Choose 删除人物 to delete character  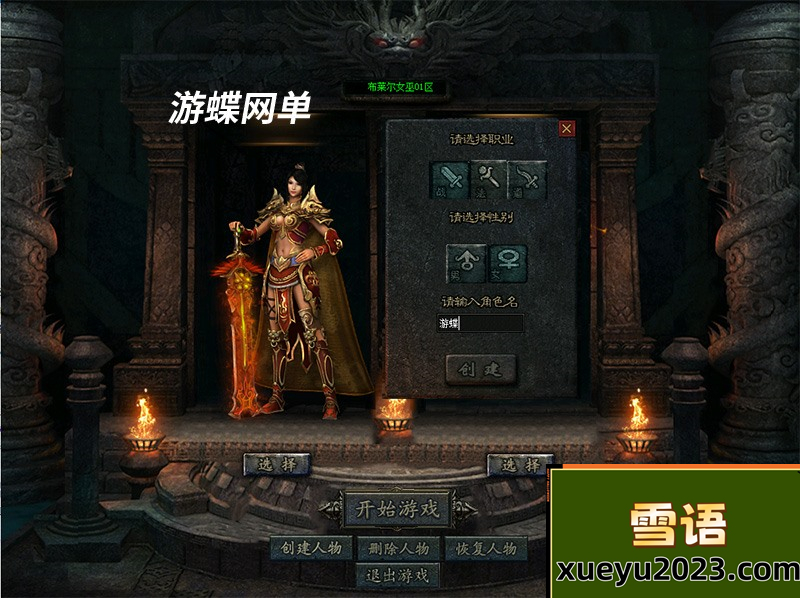coord(398,548)
